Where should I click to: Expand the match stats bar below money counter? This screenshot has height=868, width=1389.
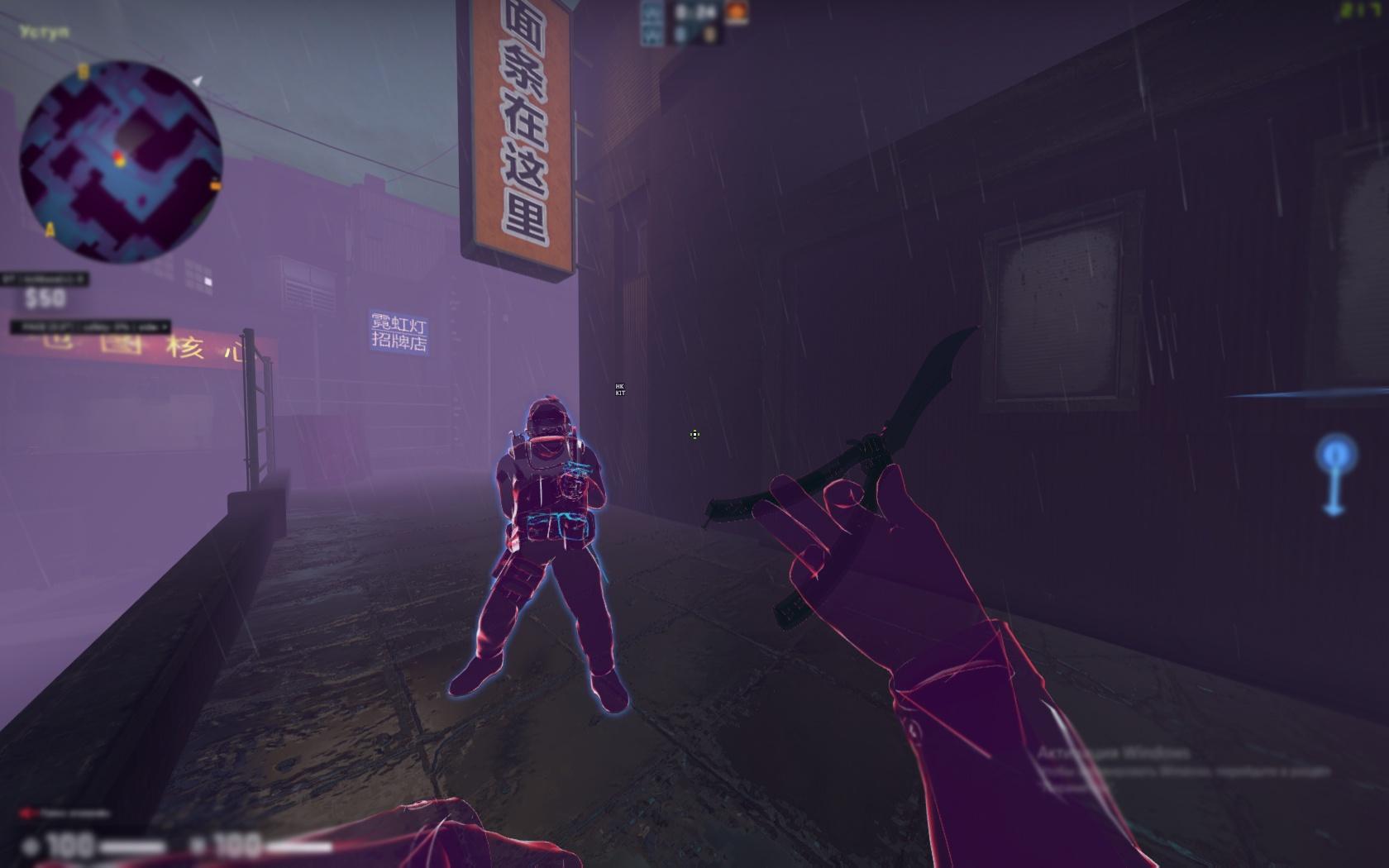point(89,328)
